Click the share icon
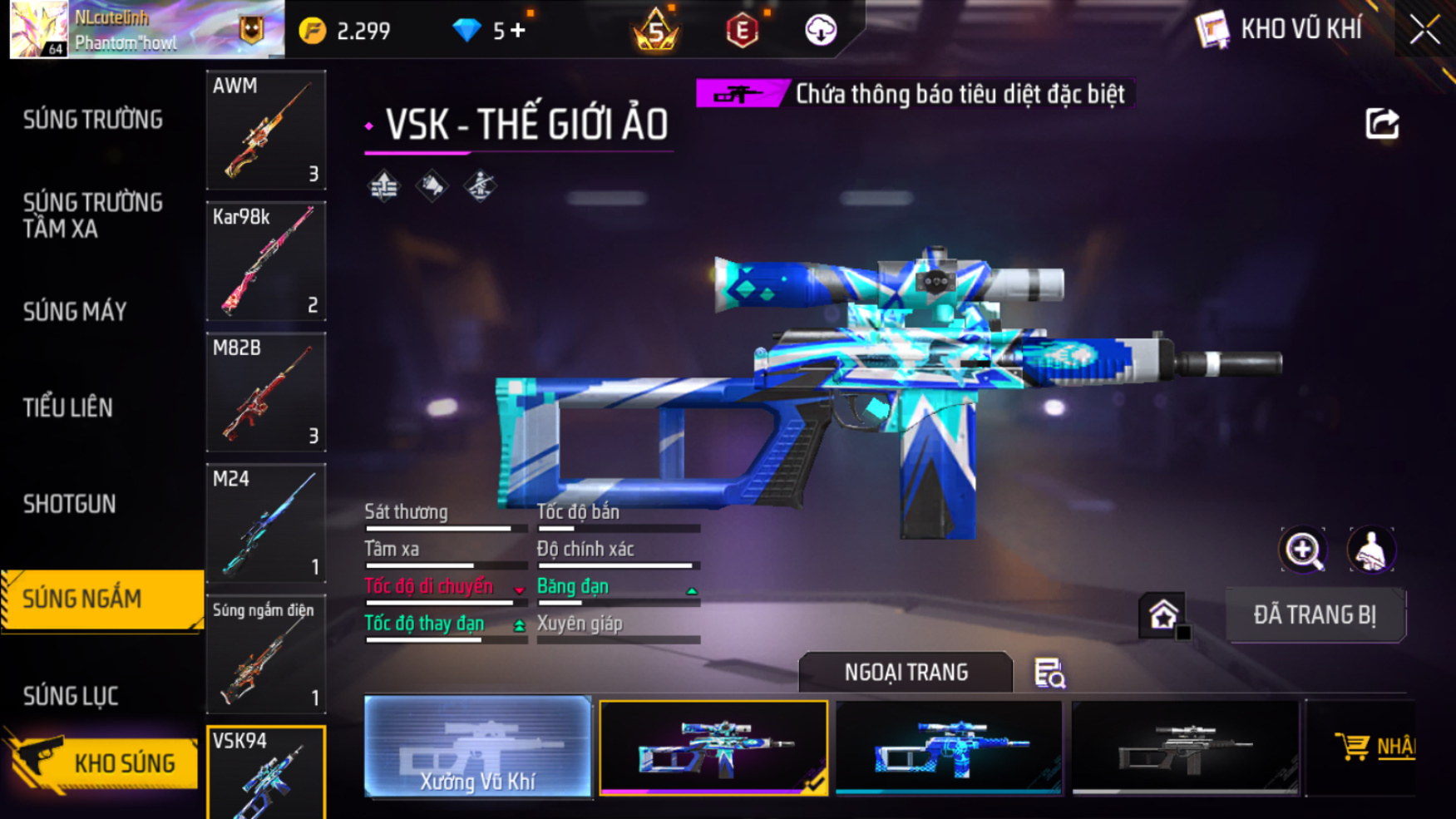1456x819 pixels. click(x=1382, y=124)
